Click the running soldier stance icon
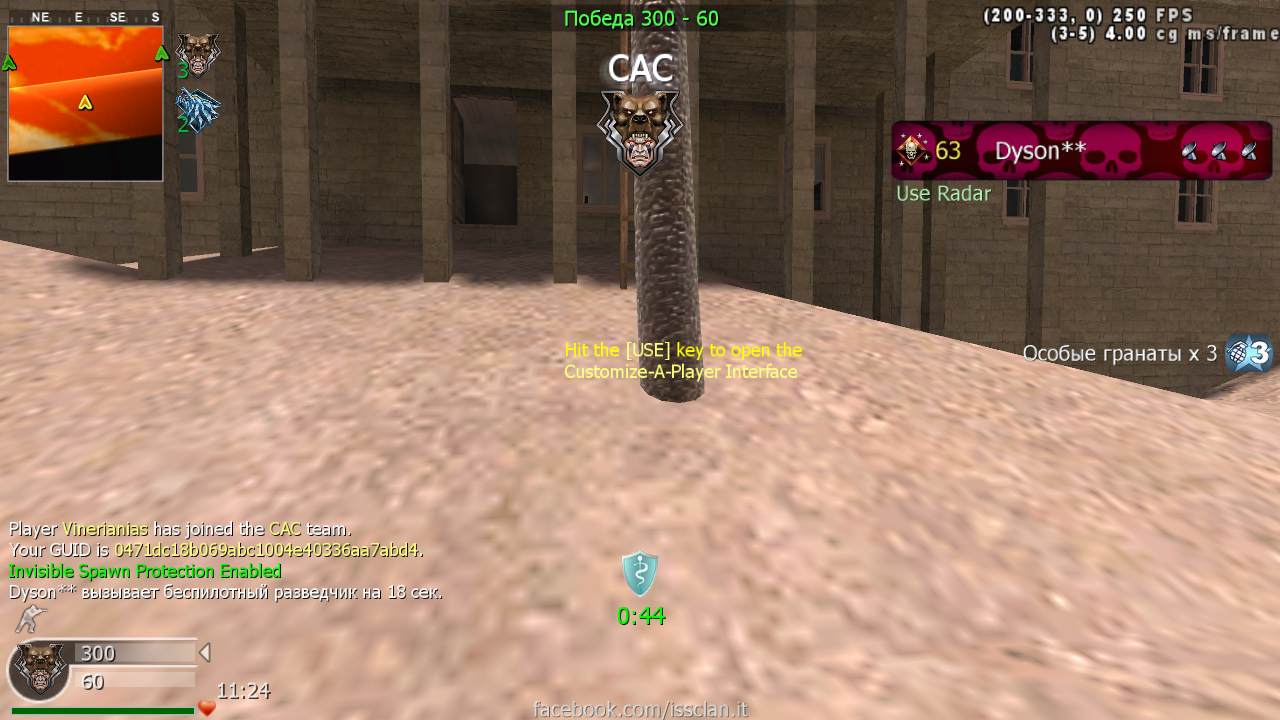 coord(29,620)
